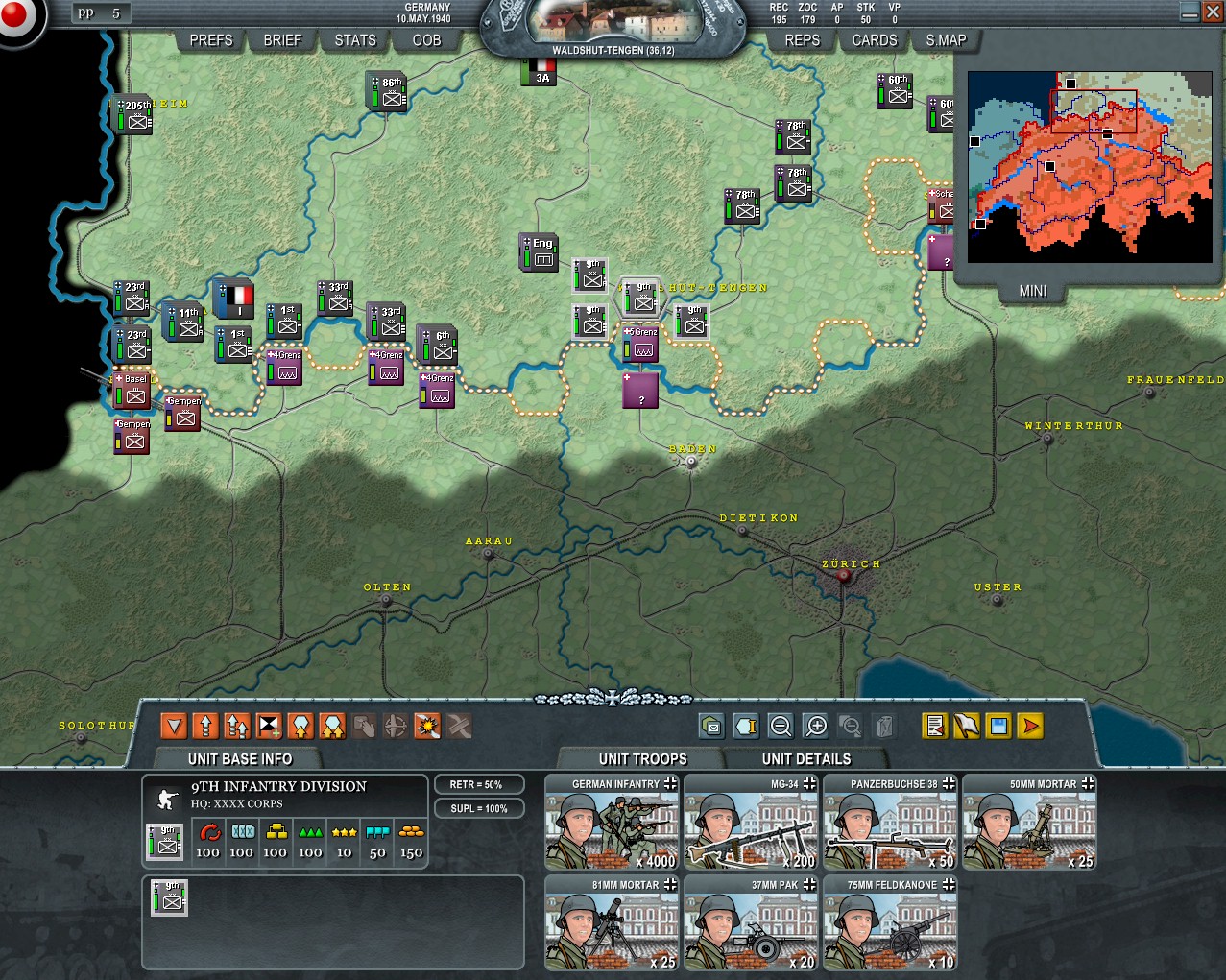Select the 75mm Feldkanone troop card
This screenshot has width=1226, height=980.
[x=890, y=923]
